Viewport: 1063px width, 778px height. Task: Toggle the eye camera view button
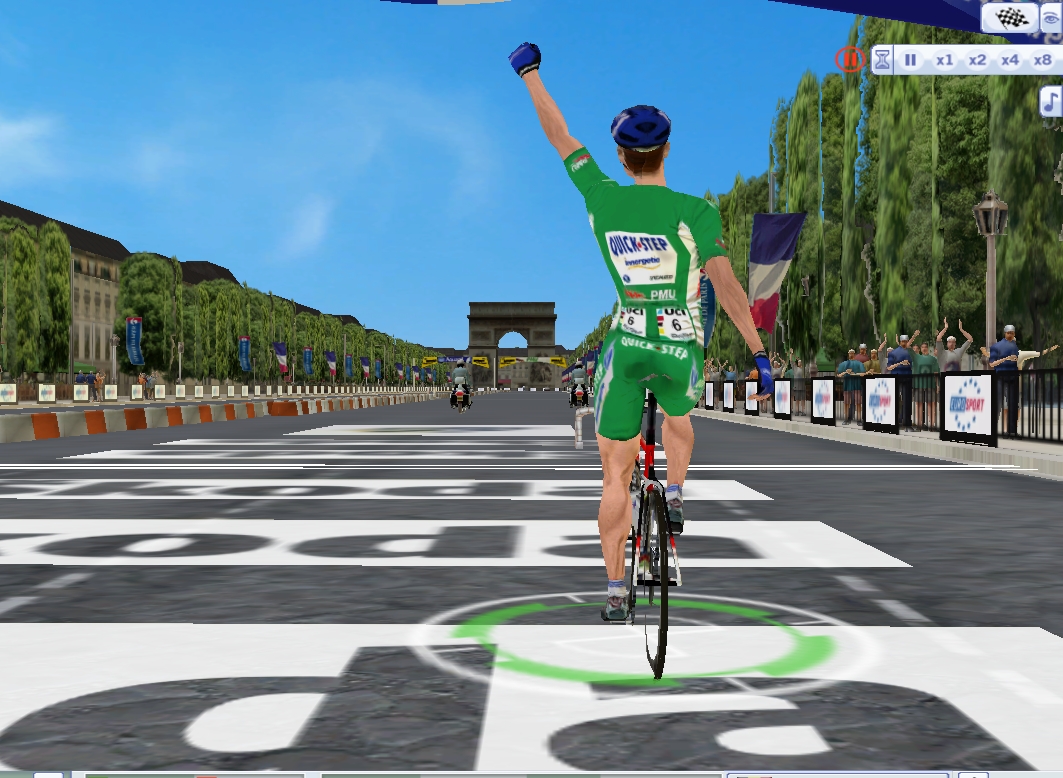point(1051,17)
